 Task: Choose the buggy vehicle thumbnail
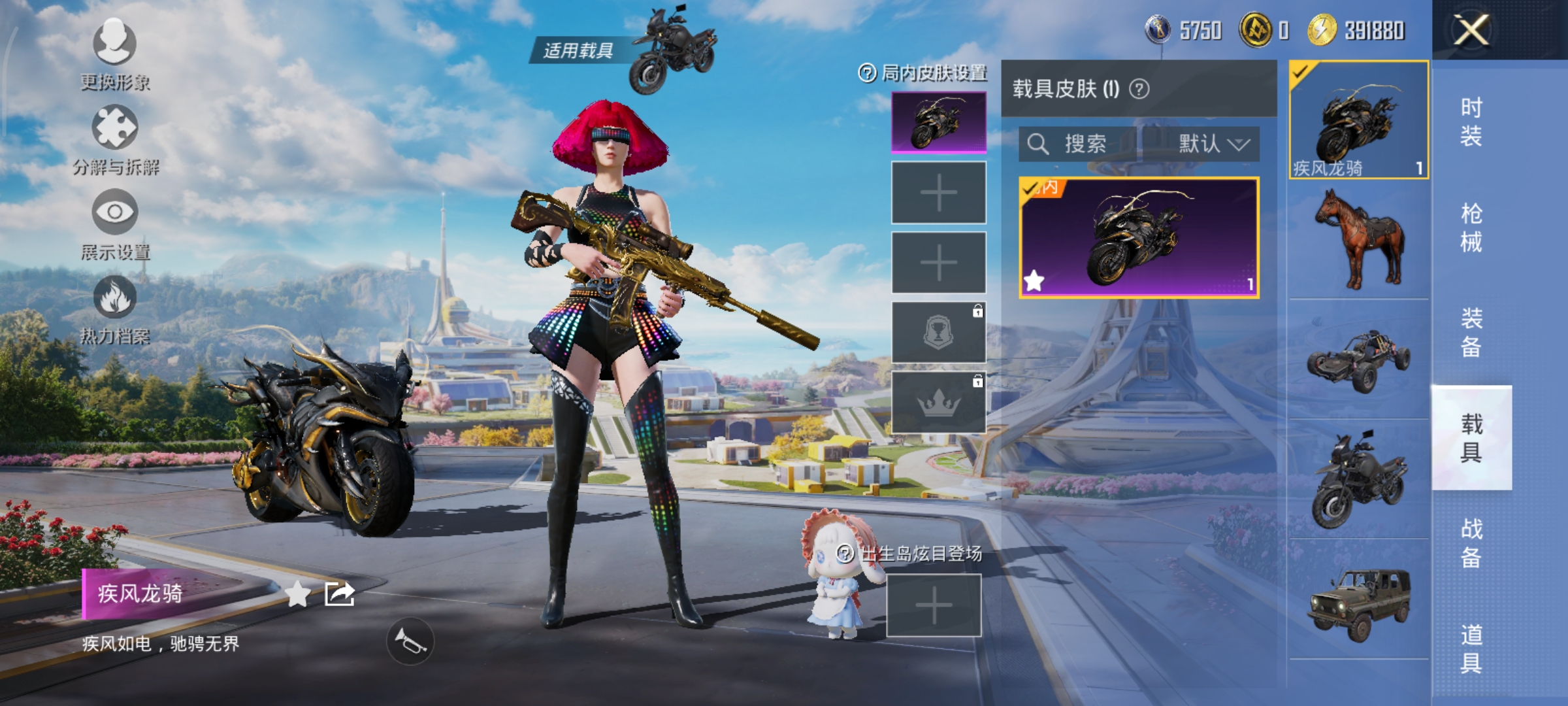tap(1359, 360)
